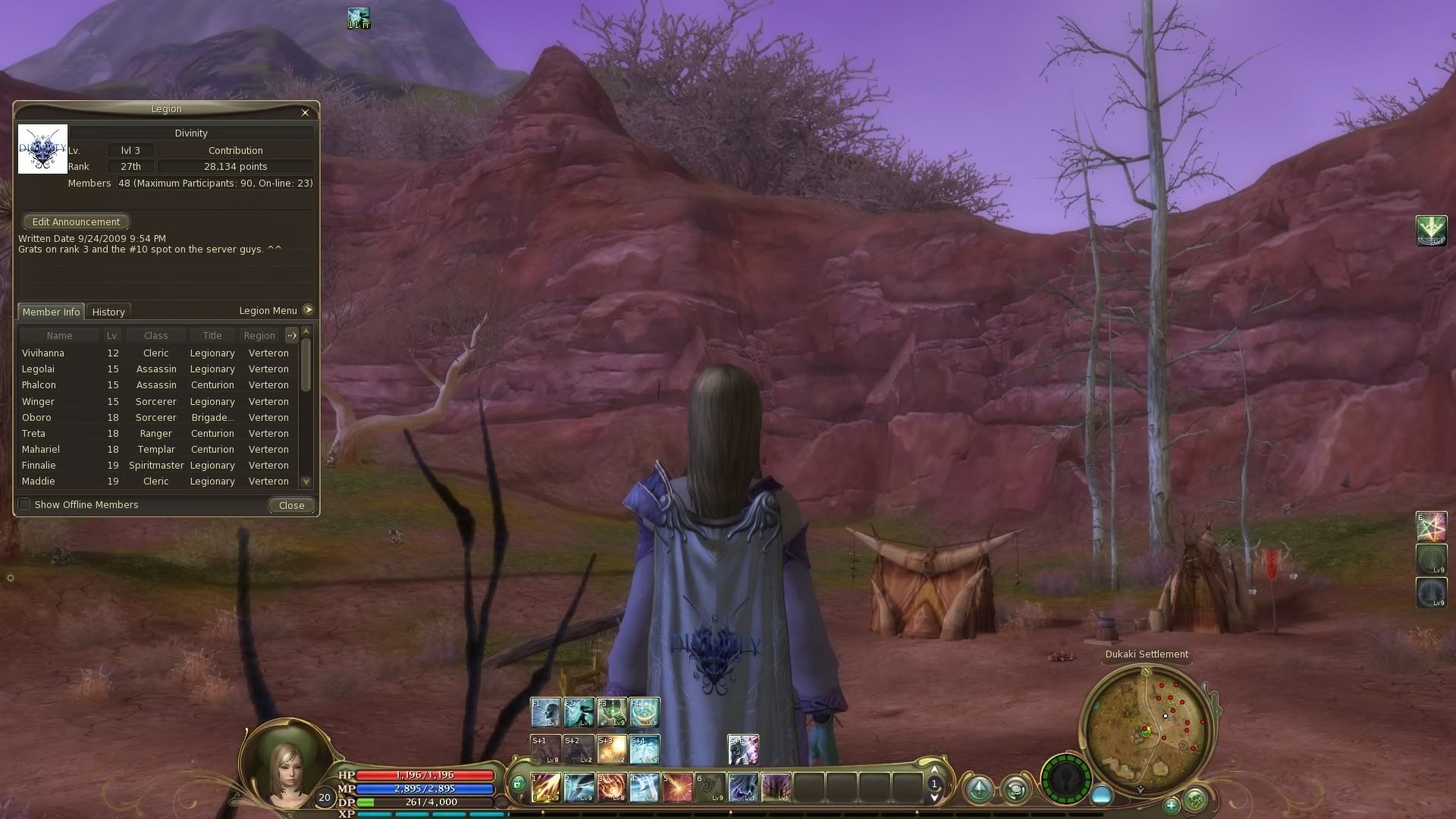Viewport: 1456px width, 819px height.
Task: Use the red burst skill in slot 5
Action: pyautogui.click(x=677, y=787)
